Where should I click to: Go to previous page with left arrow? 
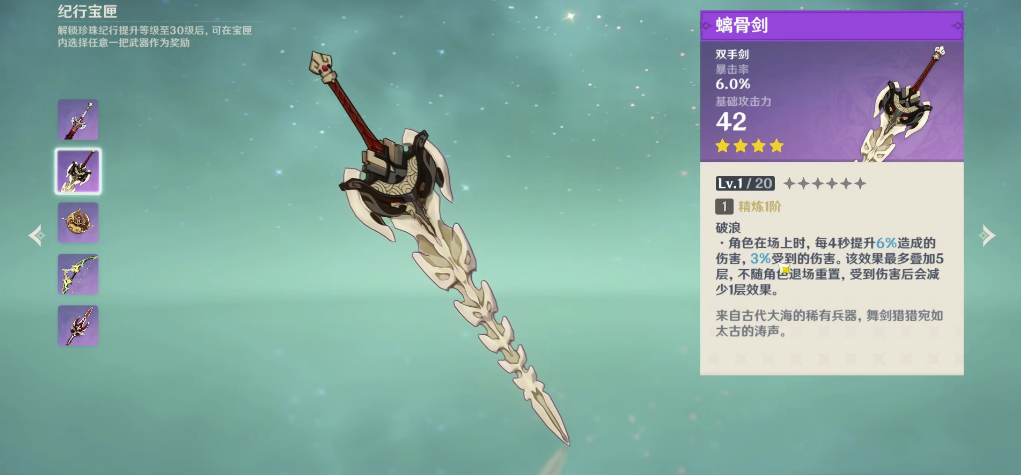(x=37, y=235)
